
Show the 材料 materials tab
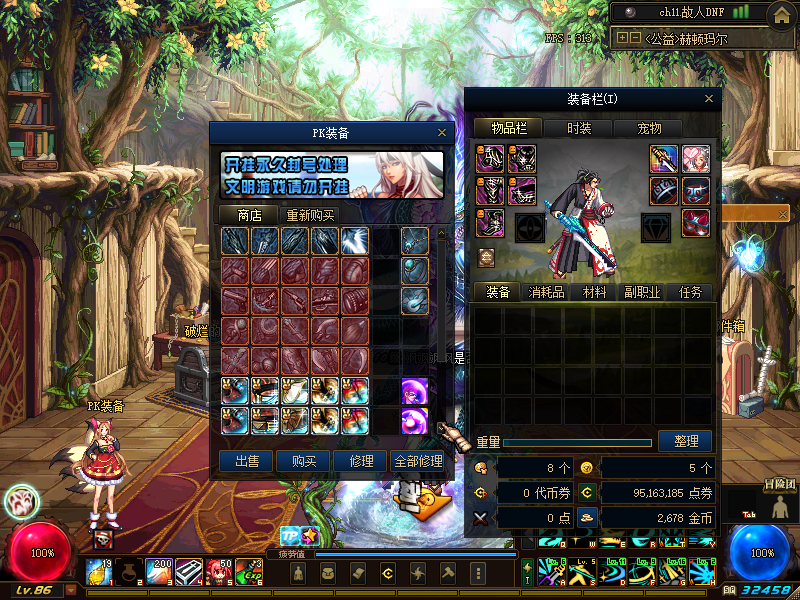click(x=595, y=292)
